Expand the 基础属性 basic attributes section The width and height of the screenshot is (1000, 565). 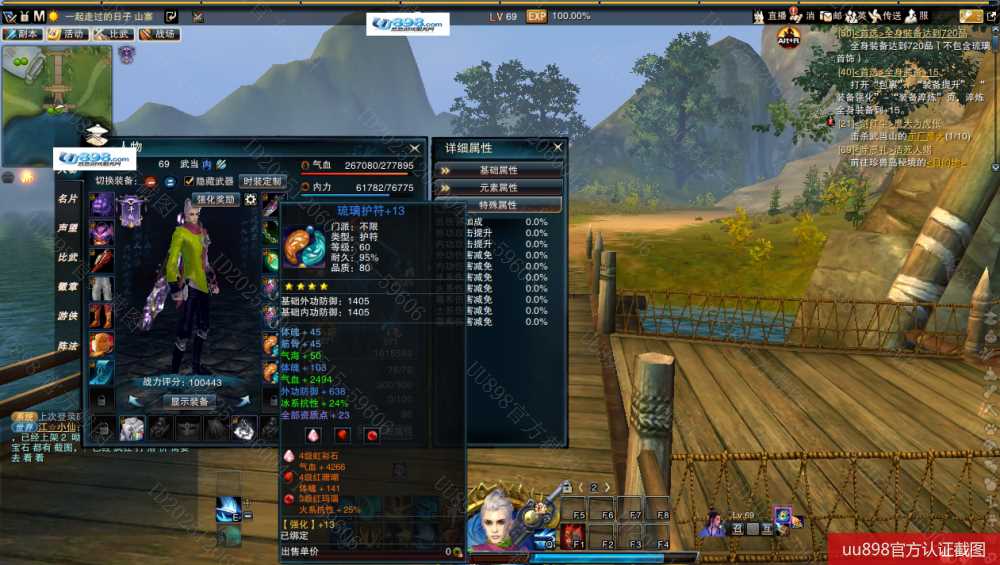coord(498,170)
